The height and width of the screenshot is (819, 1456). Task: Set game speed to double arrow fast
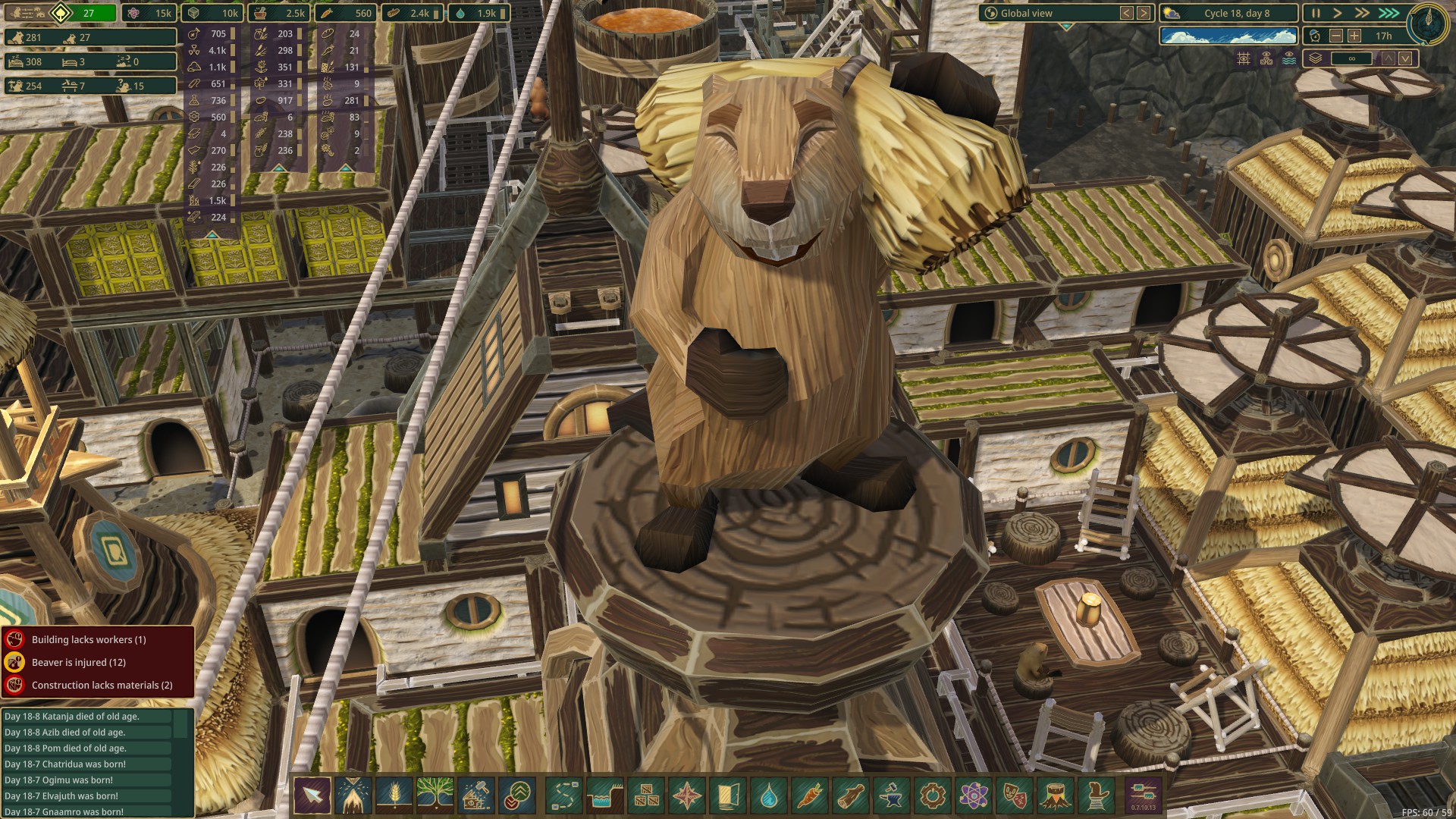click(x=1362, y=13)
